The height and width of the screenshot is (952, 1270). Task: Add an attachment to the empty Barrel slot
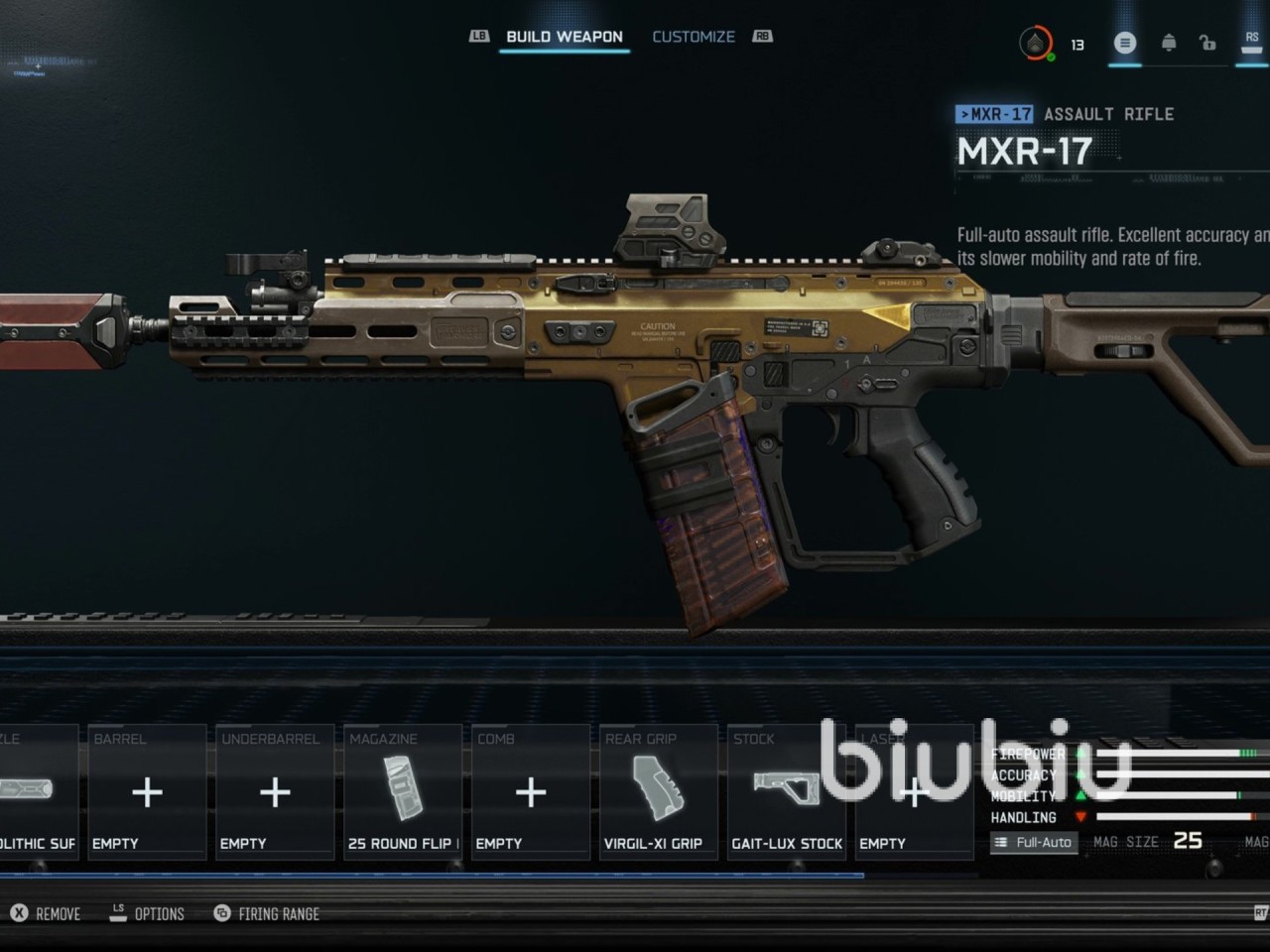point(147,792)
